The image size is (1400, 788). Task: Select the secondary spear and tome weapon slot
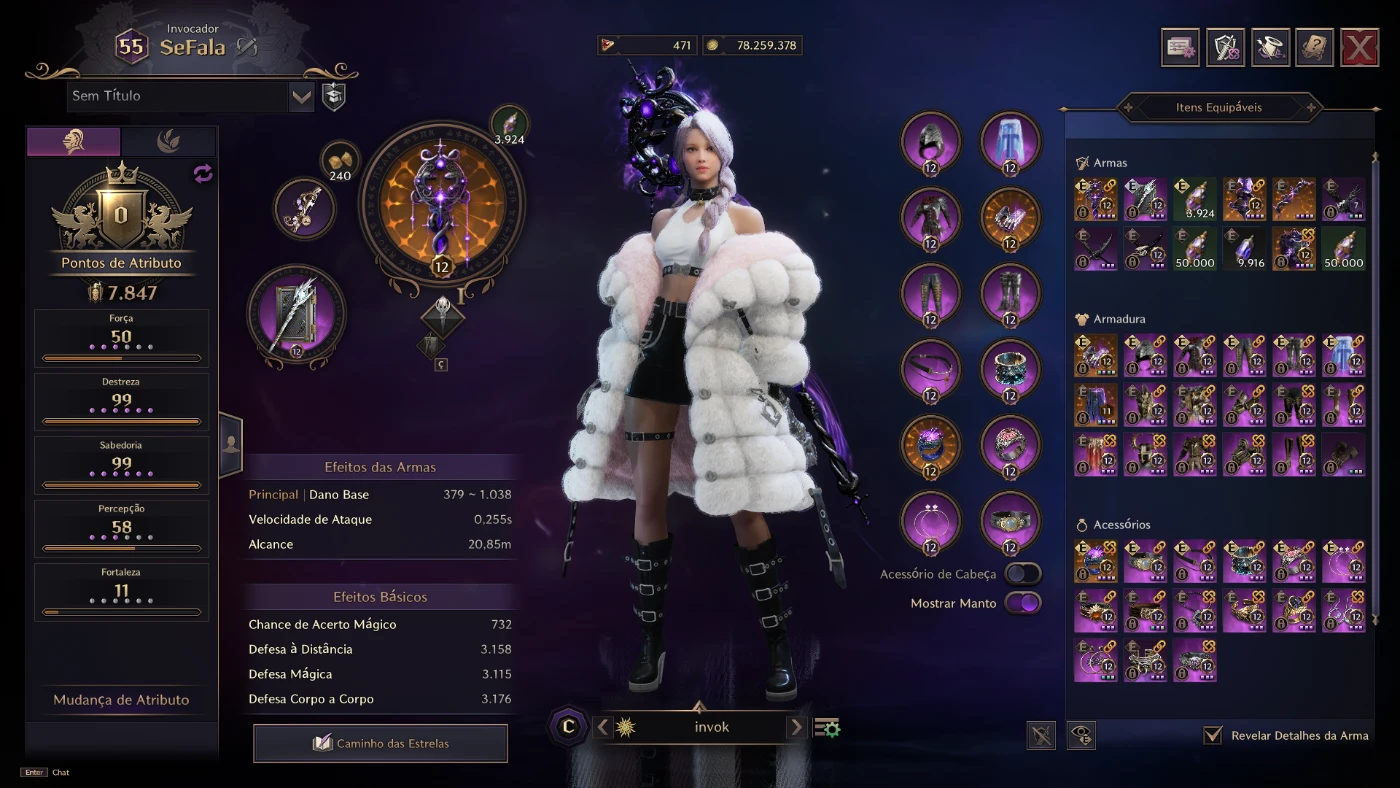[x=296, y=316]
